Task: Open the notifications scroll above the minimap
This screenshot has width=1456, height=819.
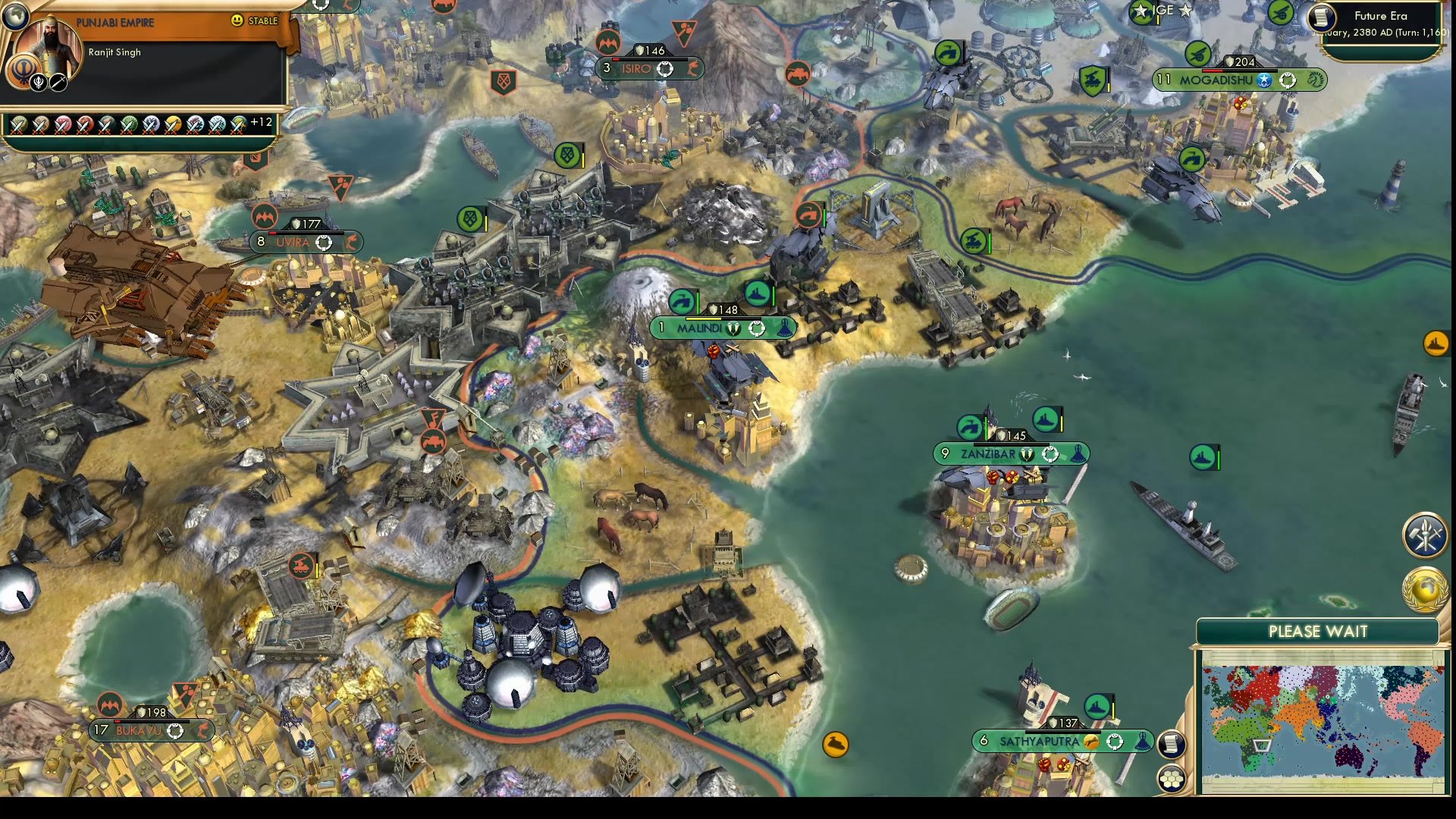Action: click(1172, 745)
